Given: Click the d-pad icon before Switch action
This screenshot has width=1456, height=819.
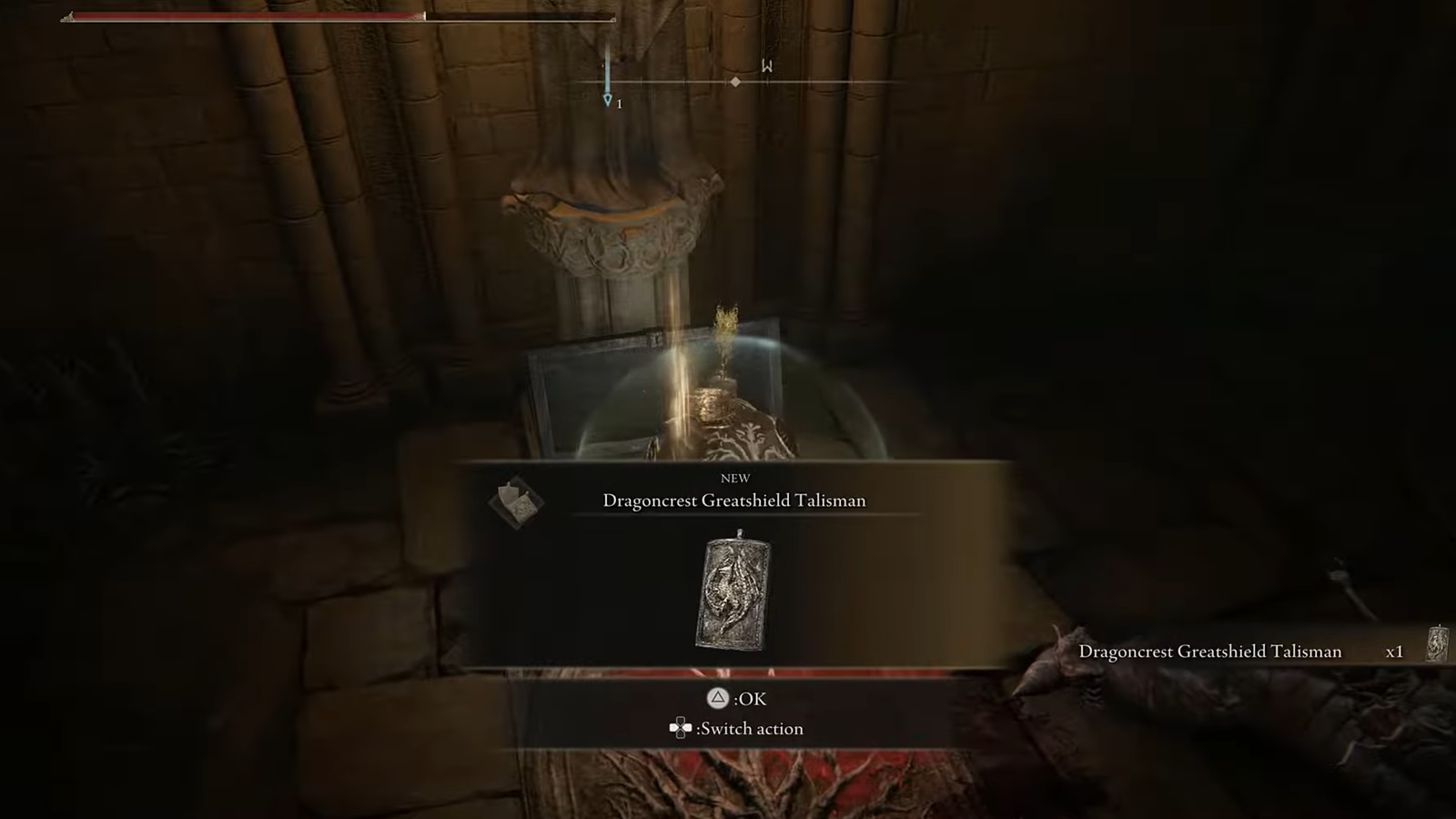Looking at the screenshot, I should [x=680, y=728].
